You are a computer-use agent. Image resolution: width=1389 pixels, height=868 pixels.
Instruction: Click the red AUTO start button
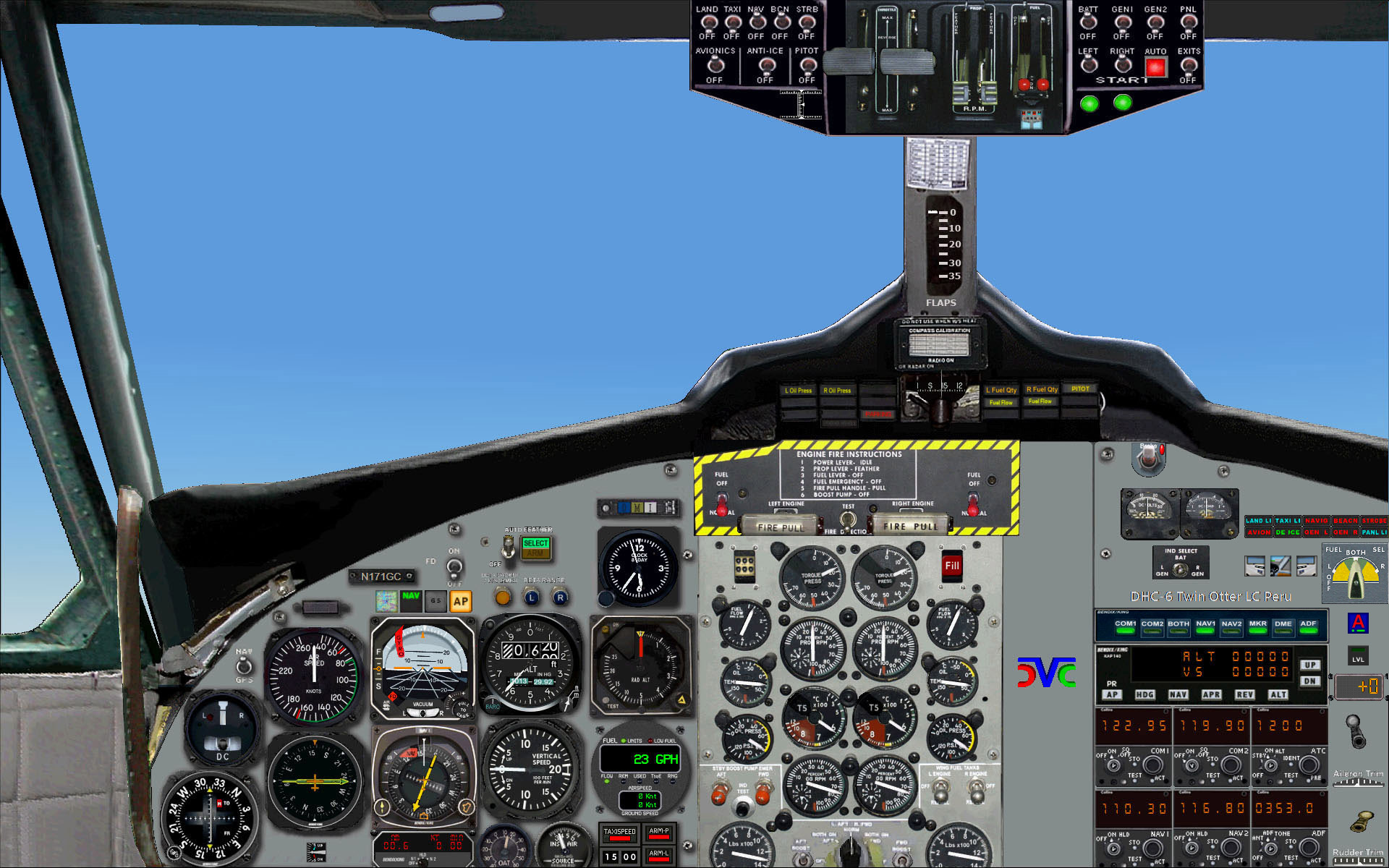(1155, 67)
